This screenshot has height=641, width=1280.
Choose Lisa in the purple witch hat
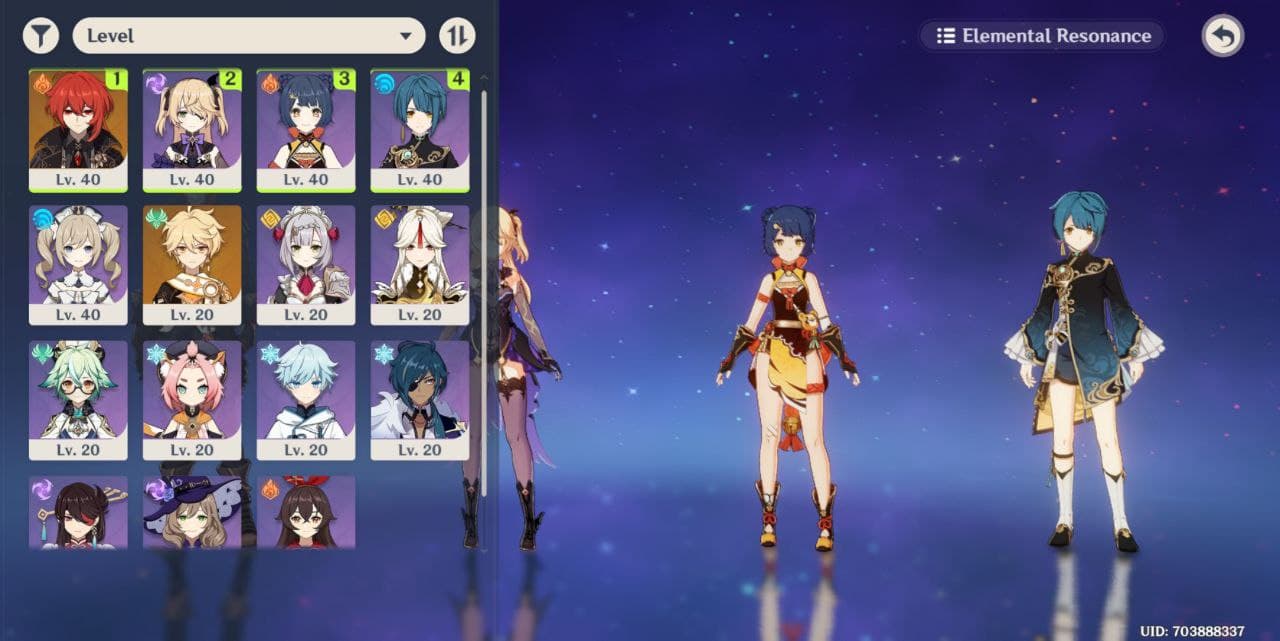192,512
